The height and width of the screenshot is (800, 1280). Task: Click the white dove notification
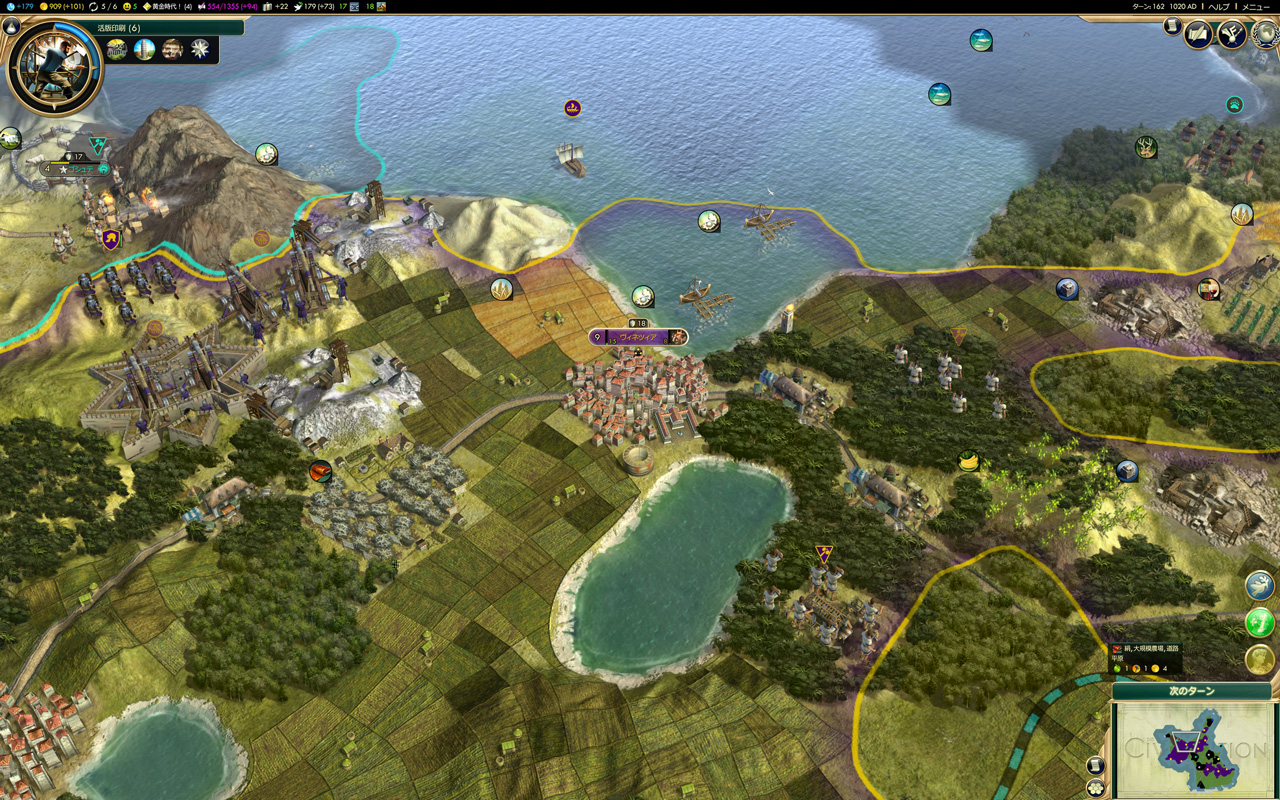[1260, 586]
